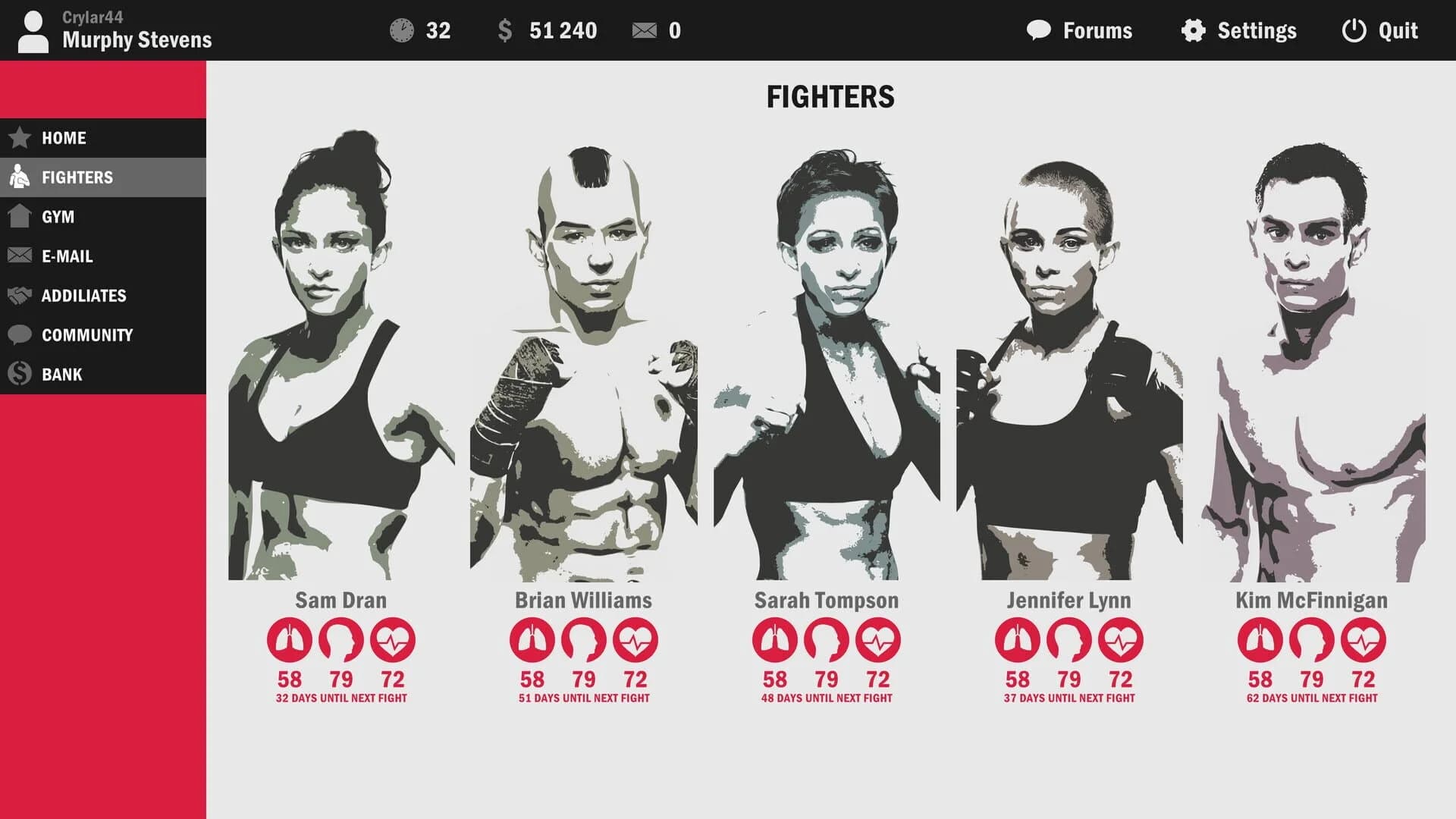Select the Community speech bubble icon
1456x819 pixels.
point(17,334)
